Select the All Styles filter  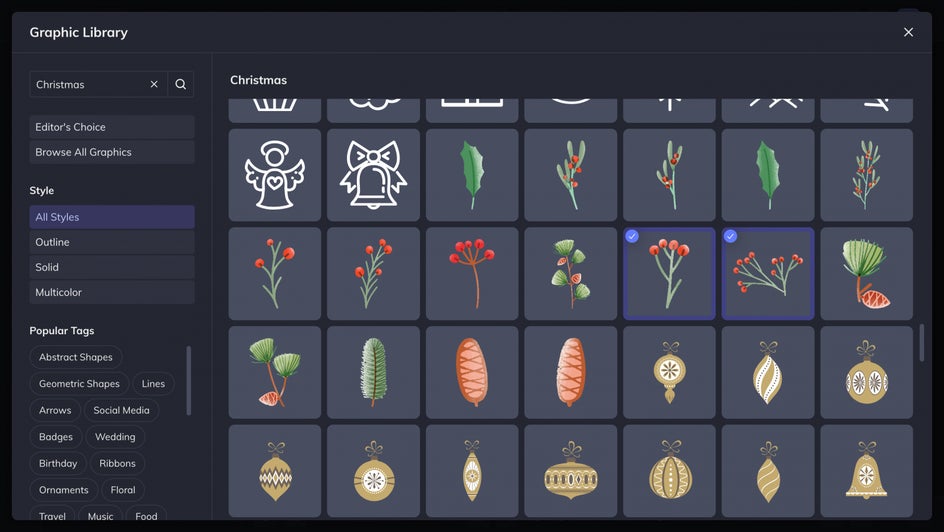tap(112, 217)
